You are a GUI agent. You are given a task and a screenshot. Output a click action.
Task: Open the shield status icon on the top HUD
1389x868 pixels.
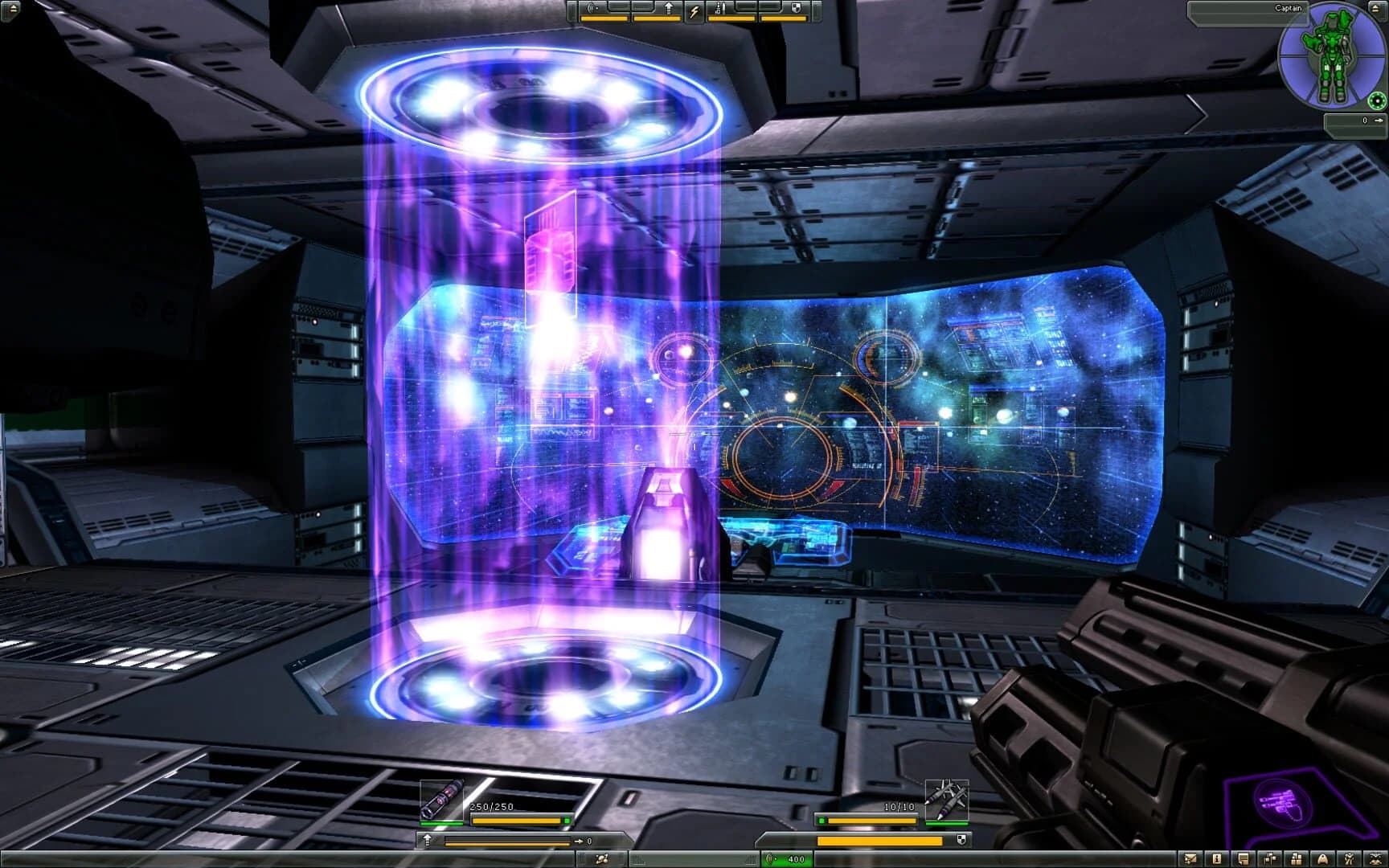click(795, 7)
